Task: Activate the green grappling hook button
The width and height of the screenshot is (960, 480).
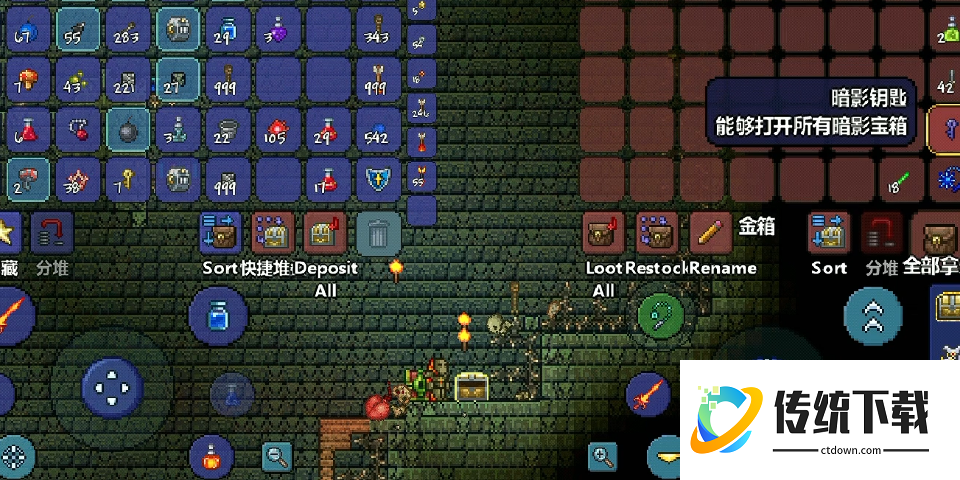Action: pyautogui.click(x=661, y=314)
